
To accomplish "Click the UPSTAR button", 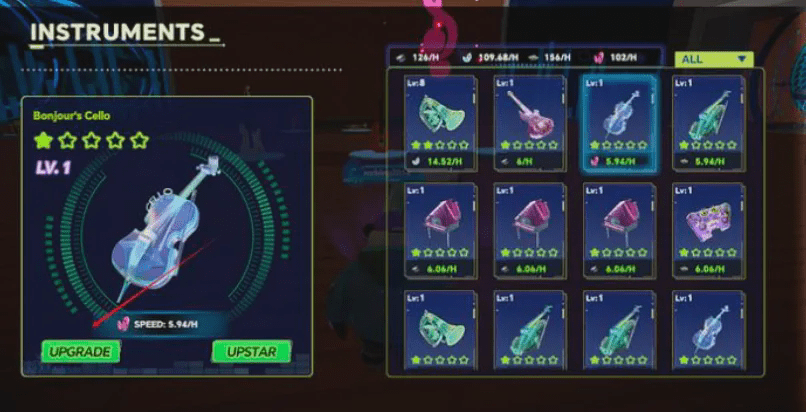I will 251,351.
